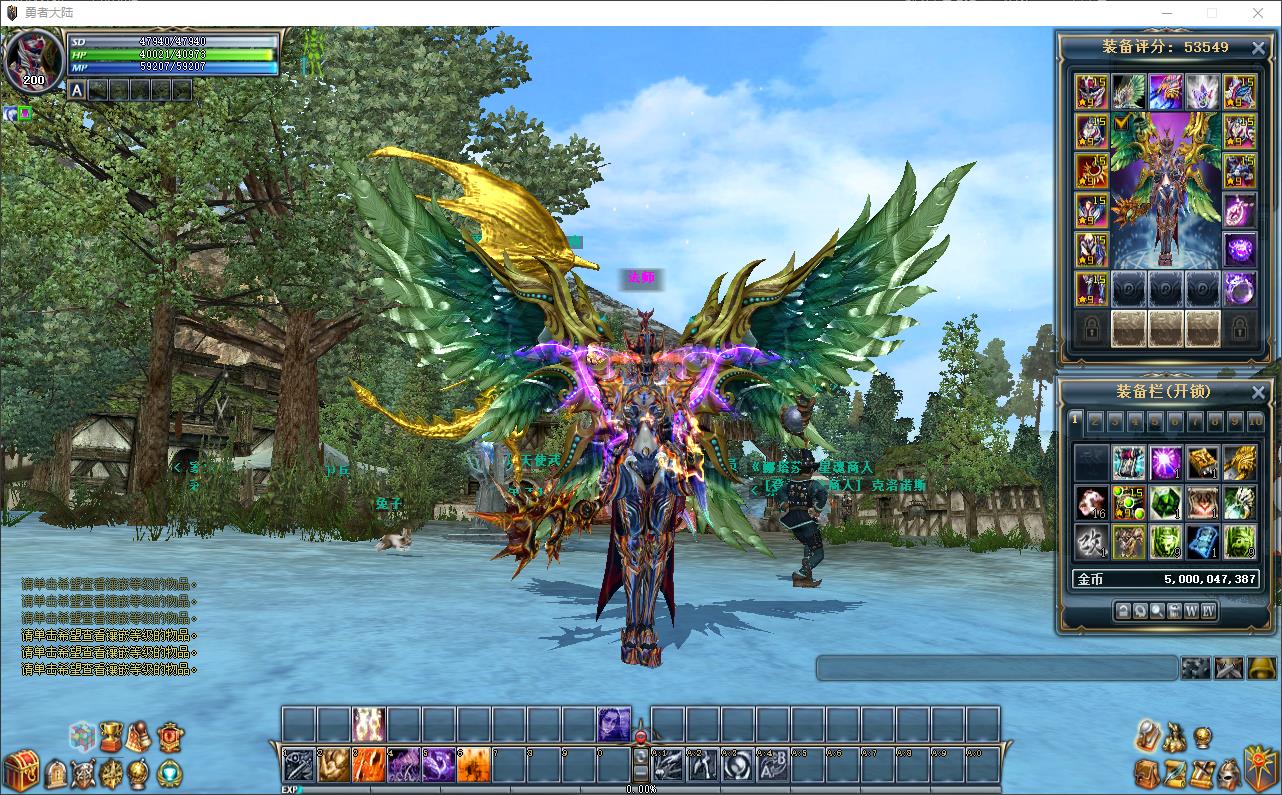1282x795 pixels.
Task: Use the purple skill in hotbar slot 5
Action: pyautogui.click(x=438, y=765)
